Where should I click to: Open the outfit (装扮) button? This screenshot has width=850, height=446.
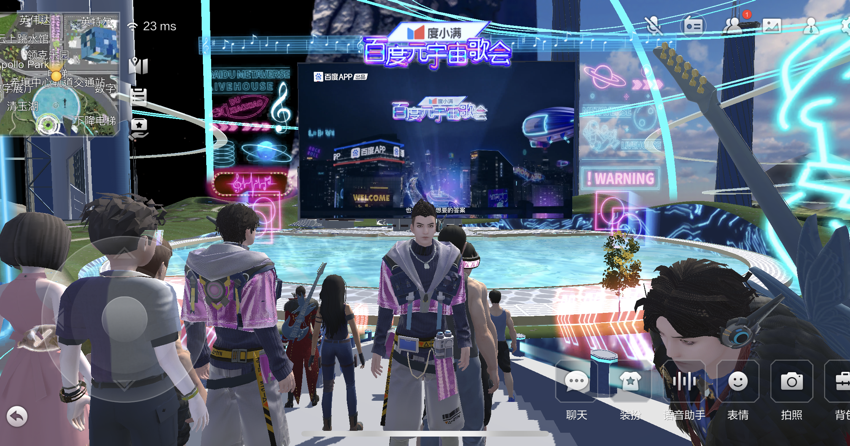point(630,381)
